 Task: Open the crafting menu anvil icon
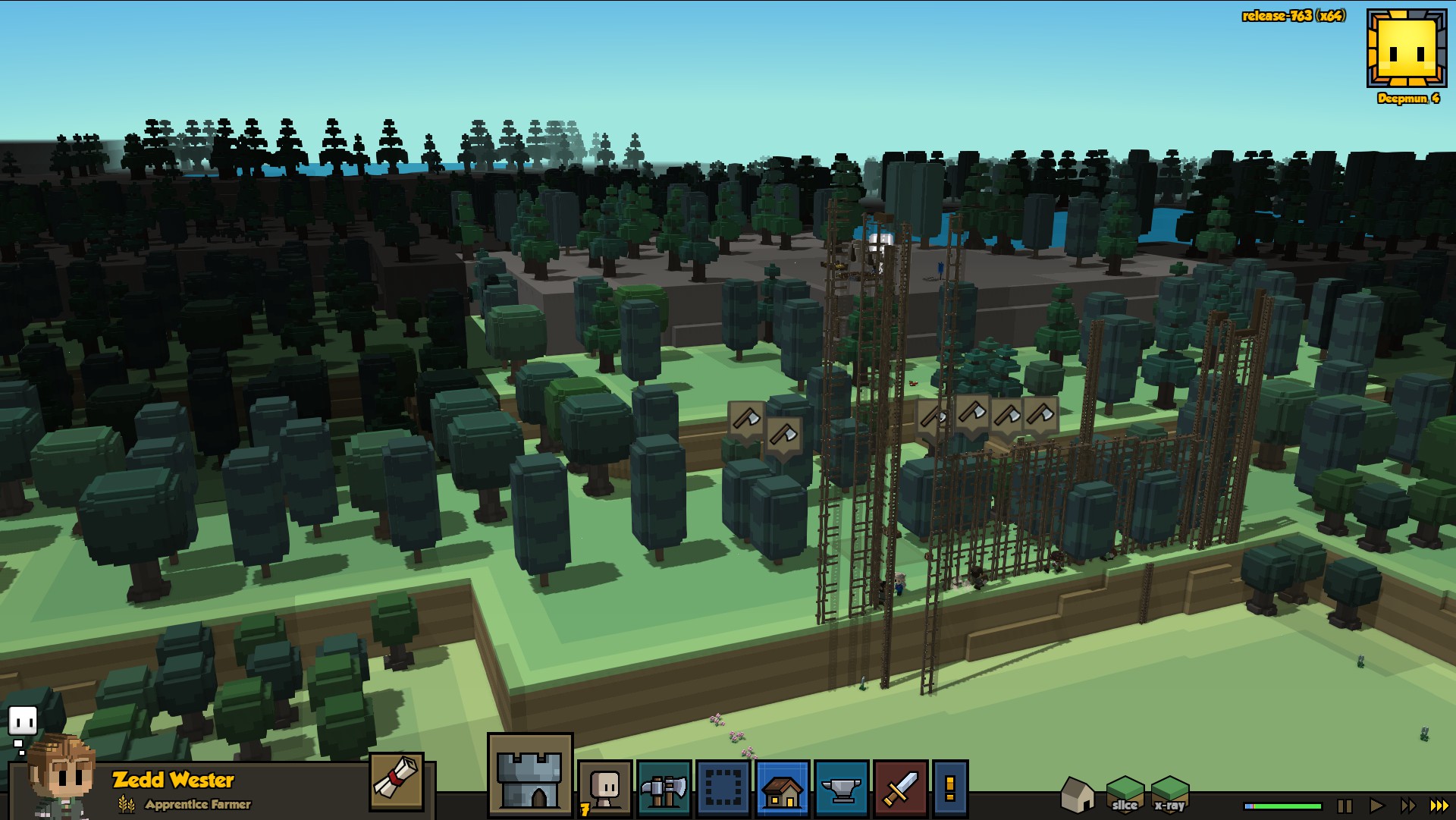pyautogui.click(x=841, y=789)
